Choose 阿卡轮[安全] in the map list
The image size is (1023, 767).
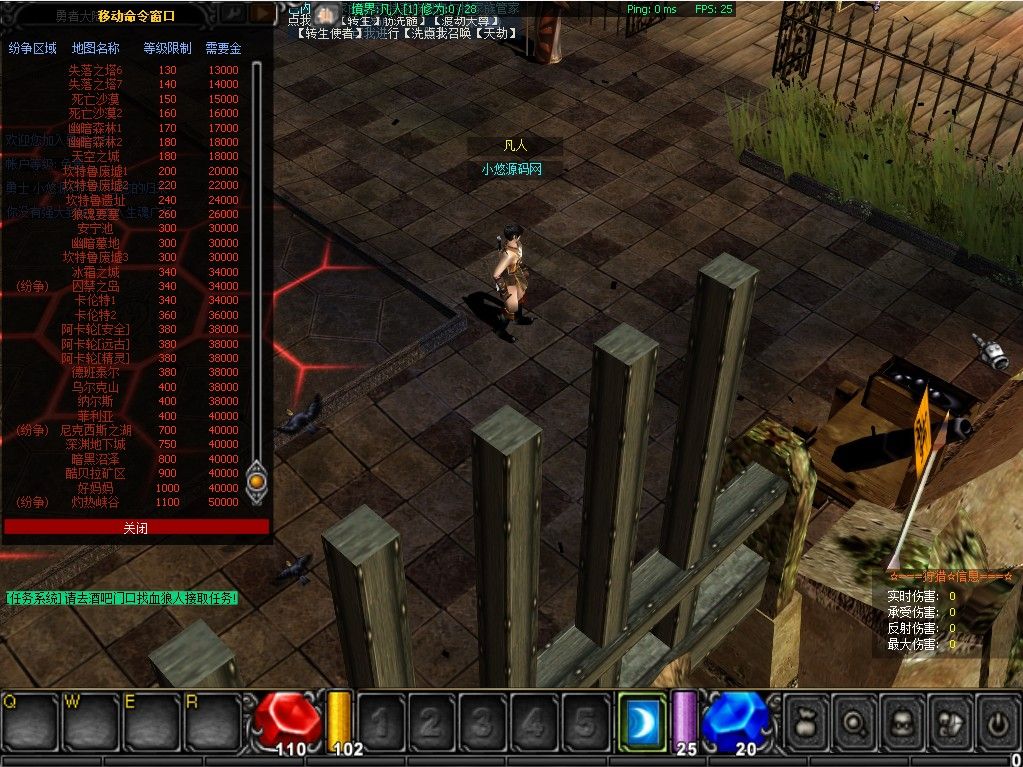click(x=95, y=329)
